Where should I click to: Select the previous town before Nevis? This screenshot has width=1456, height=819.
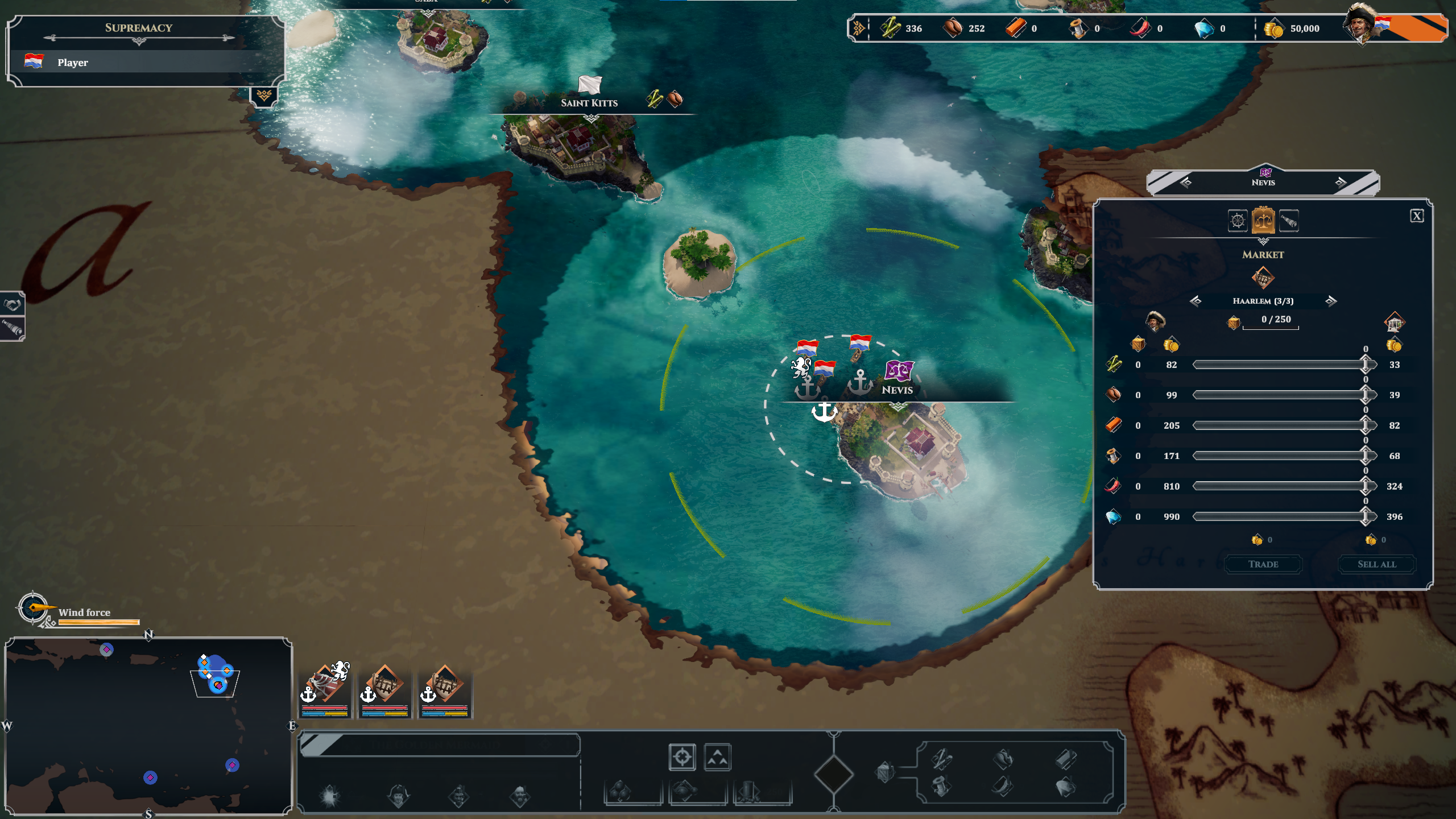[x=1186, y=183]
